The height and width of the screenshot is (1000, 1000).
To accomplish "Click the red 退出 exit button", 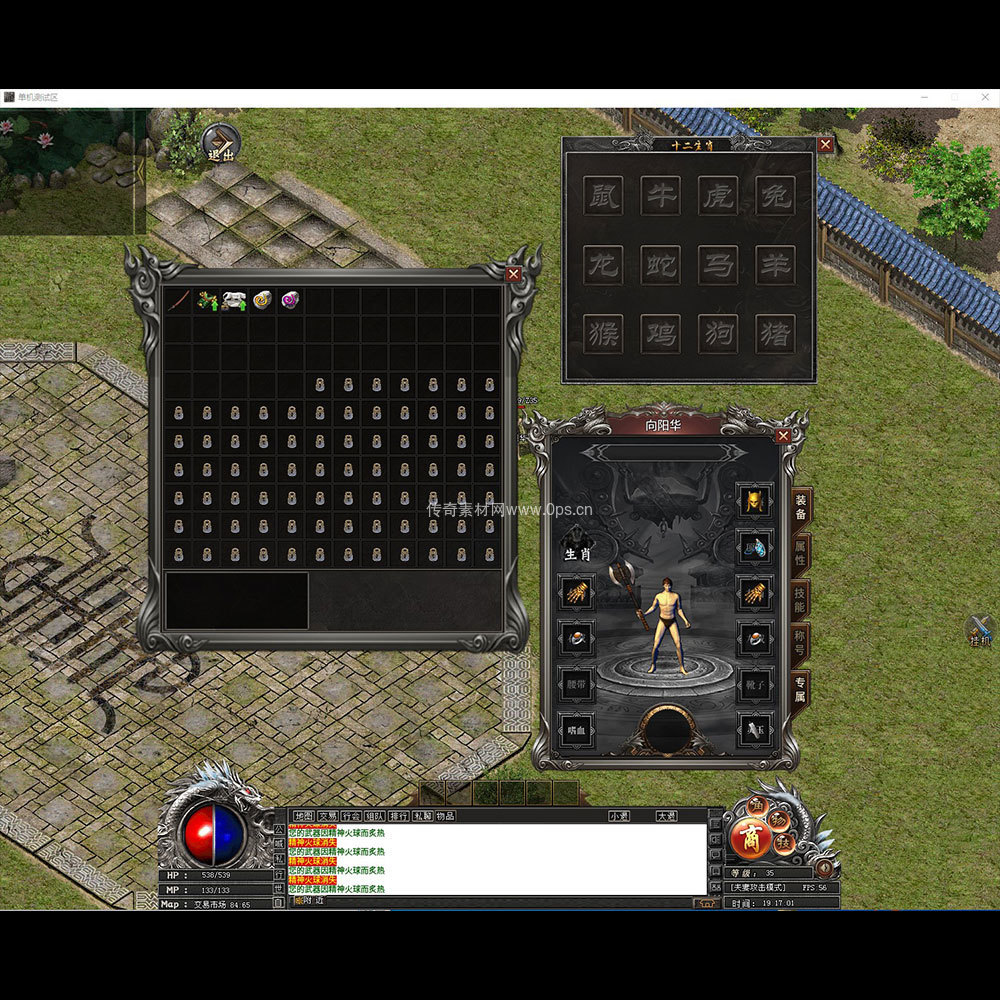I will tap(221, 145).
